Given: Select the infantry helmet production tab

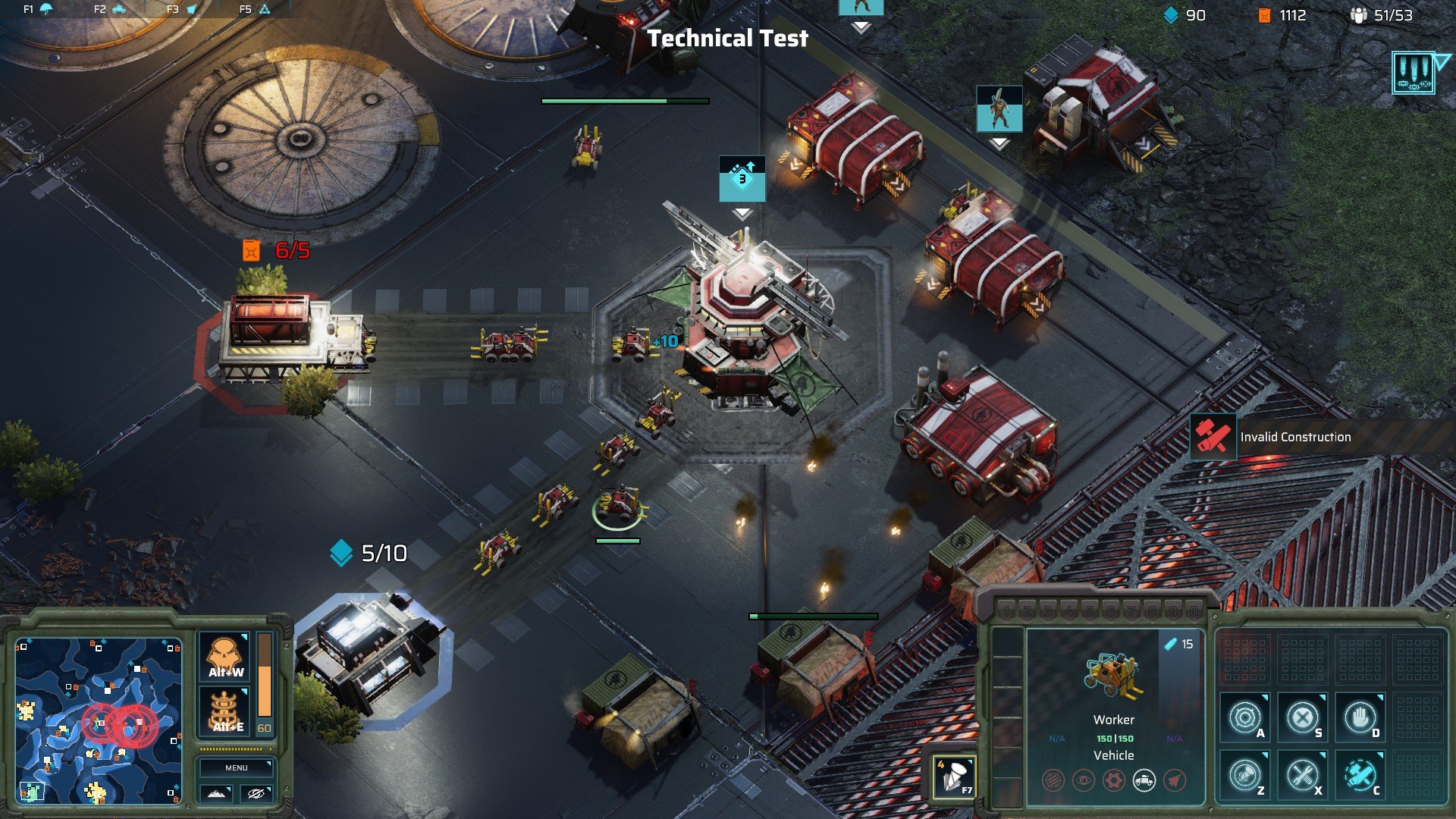Looking at the screenshot, I should [x=38, y=9].
